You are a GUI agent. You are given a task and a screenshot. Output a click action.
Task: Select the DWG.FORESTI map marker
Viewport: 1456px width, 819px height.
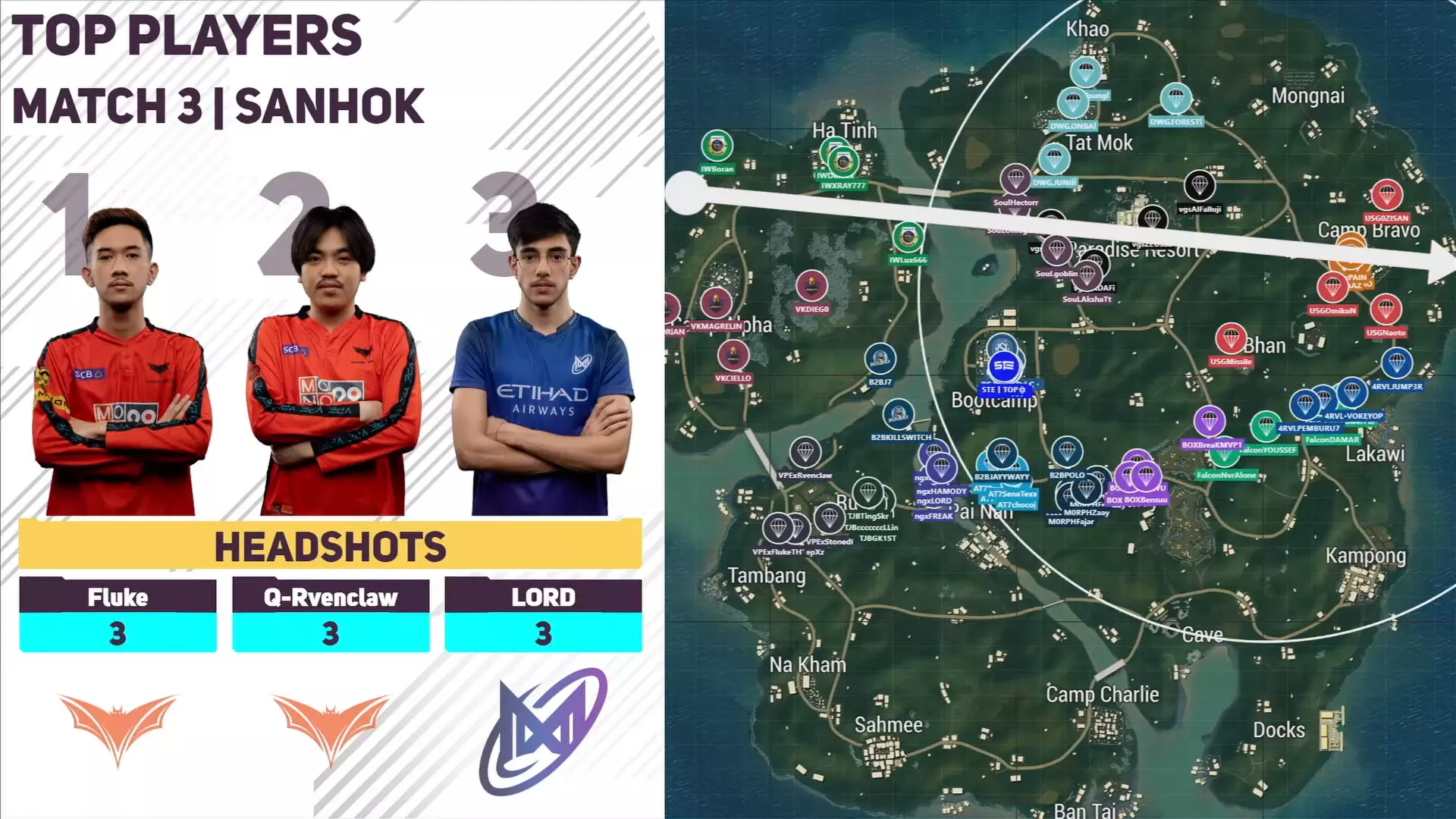pos(1175,99)
